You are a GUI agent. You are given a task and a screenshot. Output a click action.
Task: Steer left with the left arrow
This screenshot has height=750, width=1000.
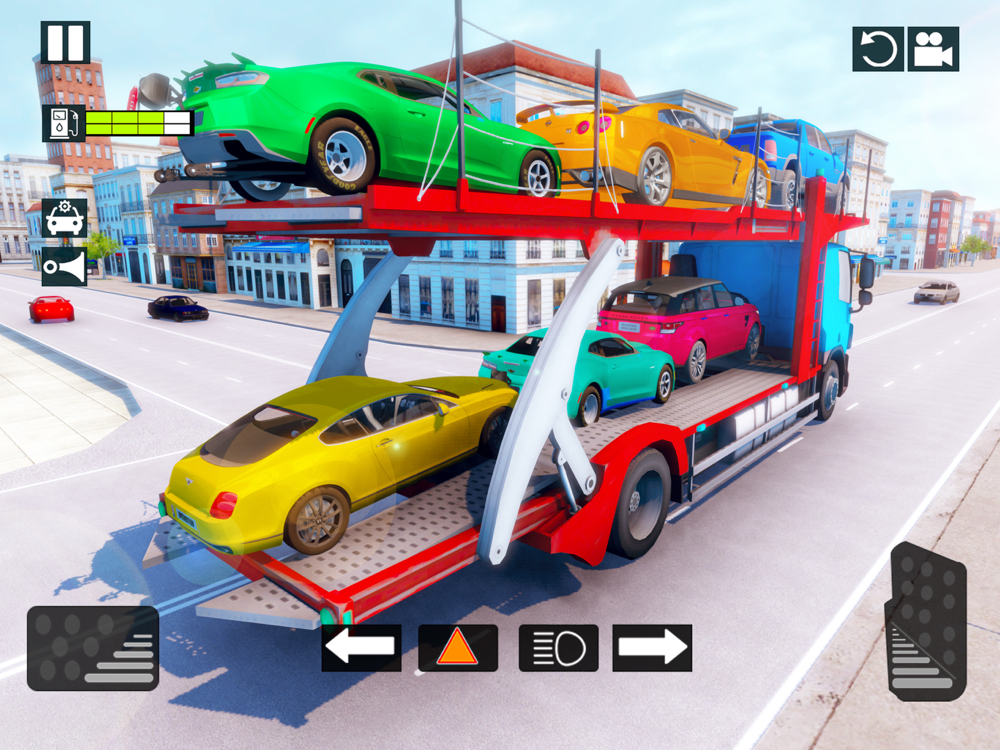[x=361, y=648]
